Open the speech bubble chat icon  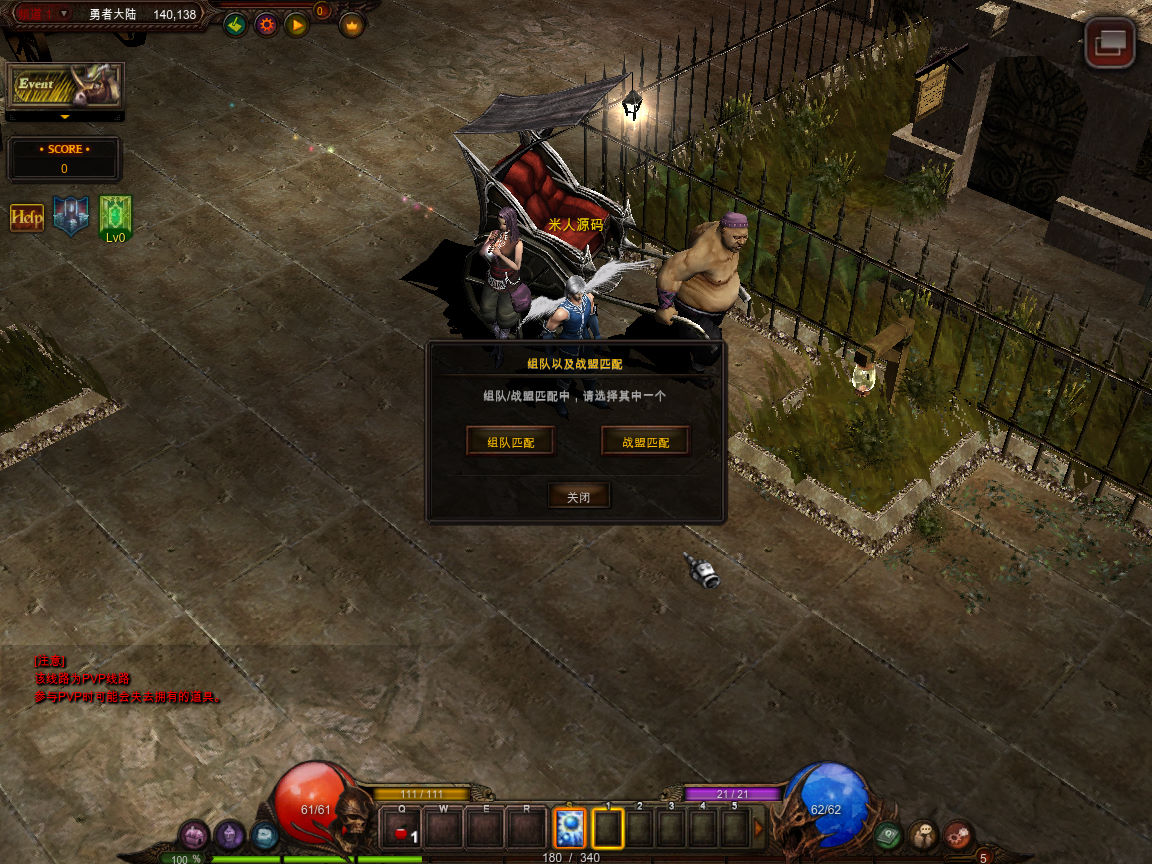point(923,834)
